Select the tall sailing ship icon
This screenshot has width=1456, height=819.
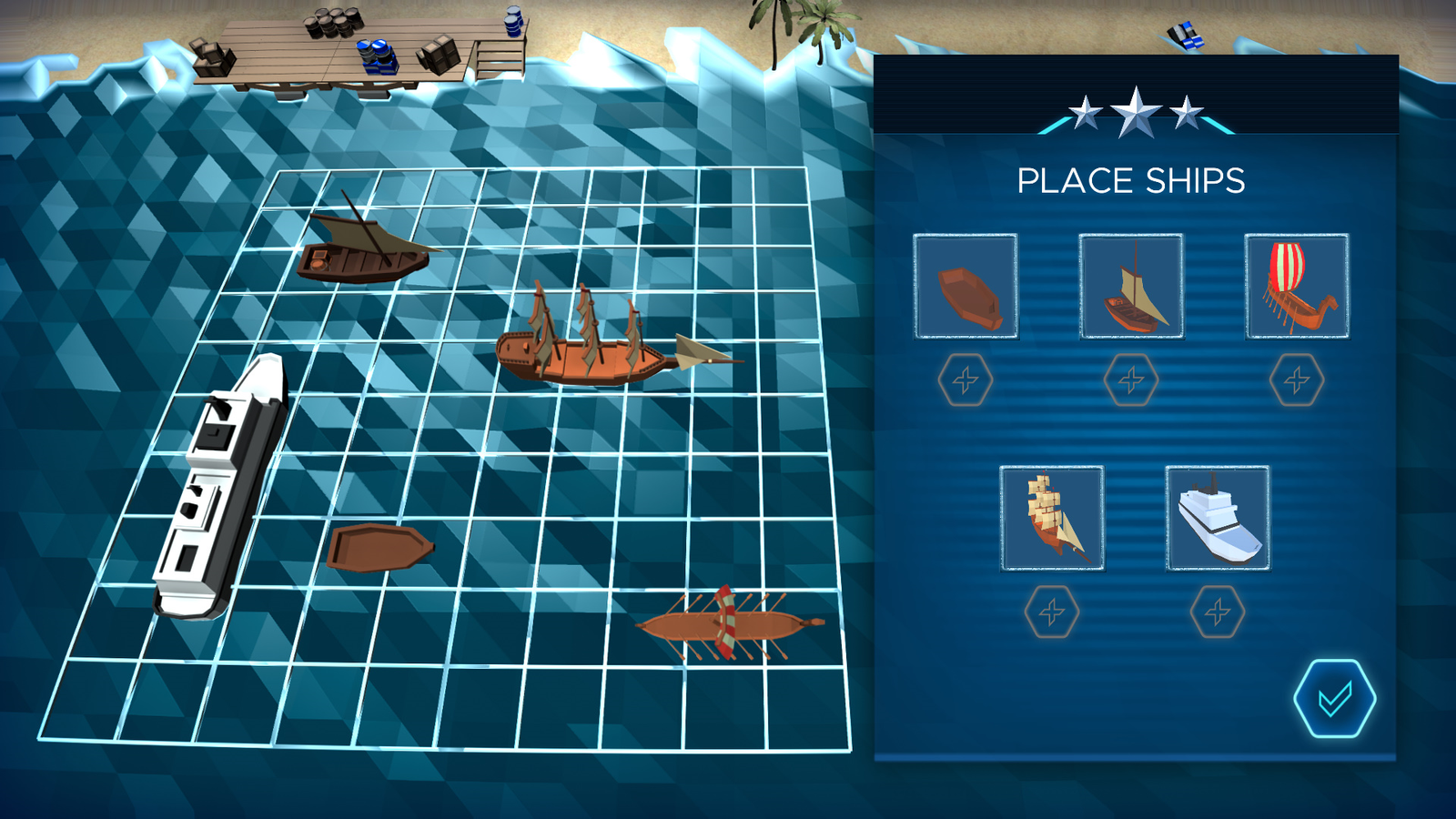[1051, 519]
